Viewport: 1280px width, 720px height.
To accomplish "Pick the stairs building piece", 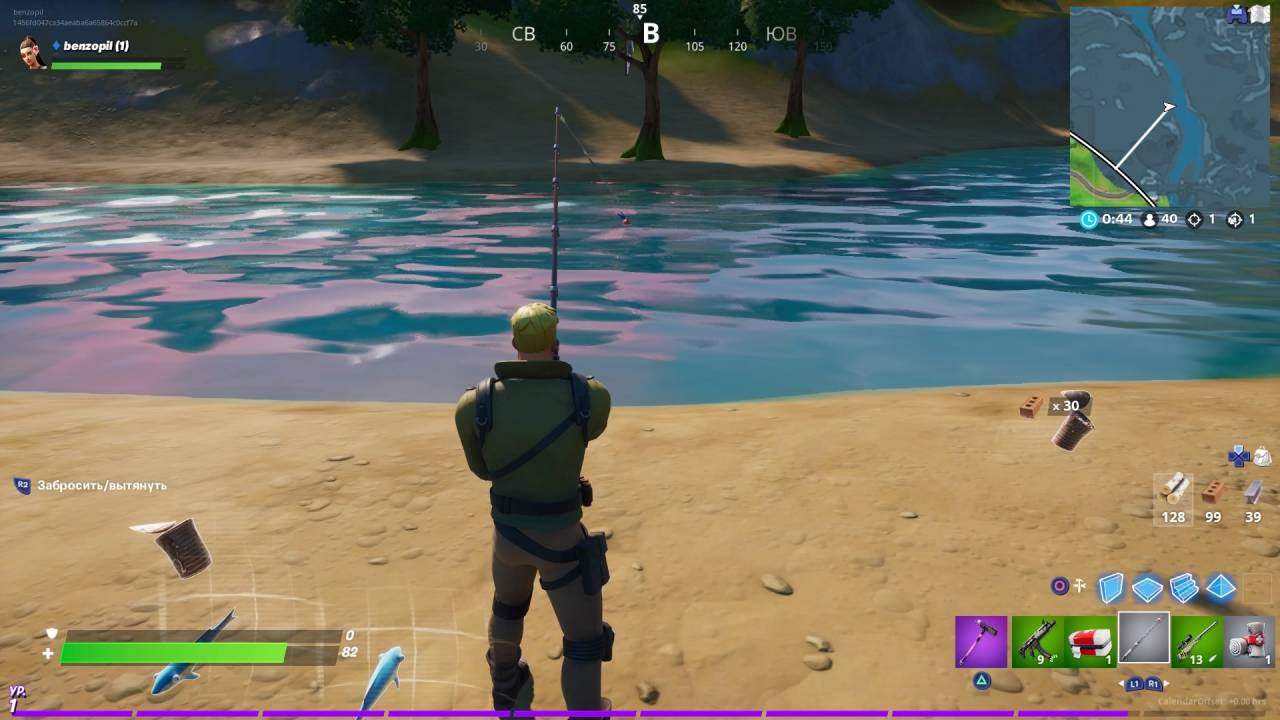I will [1184, 587].
